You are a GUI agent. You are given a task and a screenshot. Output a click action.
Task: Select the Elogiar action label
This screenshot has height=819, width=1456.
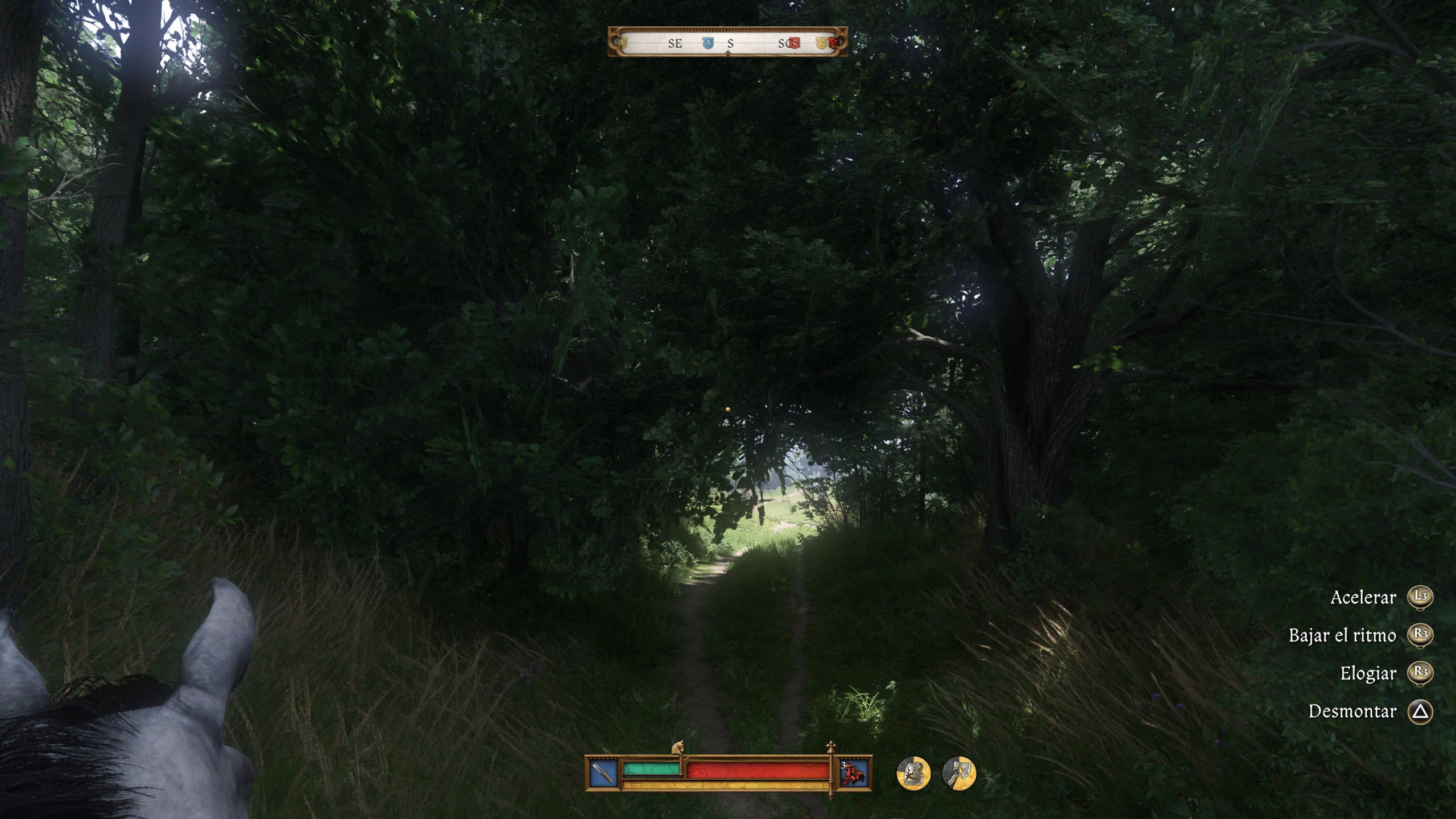[x=1368, y=673]
